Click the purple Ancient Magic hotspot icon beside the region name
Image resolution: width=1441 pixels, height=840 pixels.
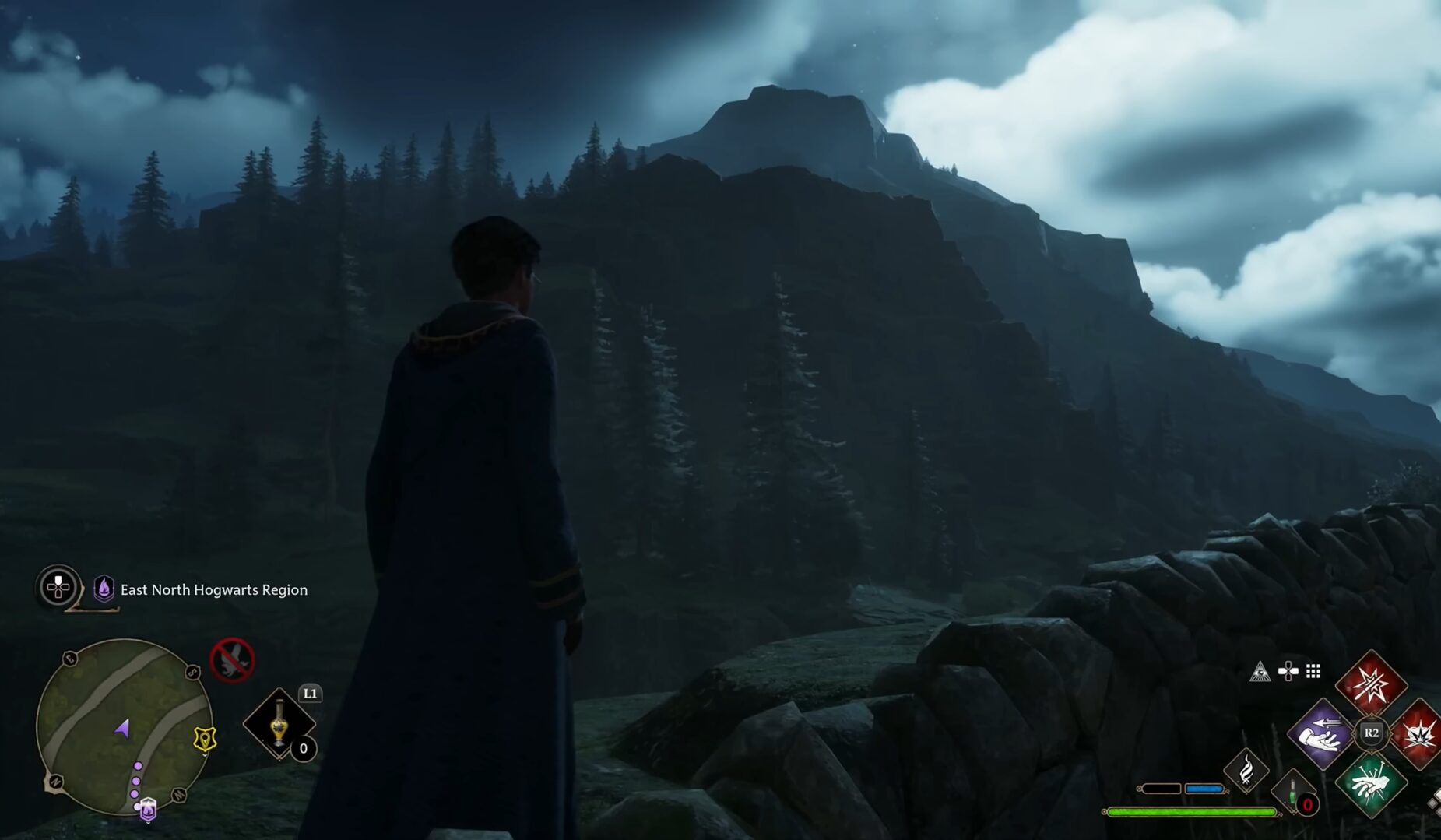102,589
